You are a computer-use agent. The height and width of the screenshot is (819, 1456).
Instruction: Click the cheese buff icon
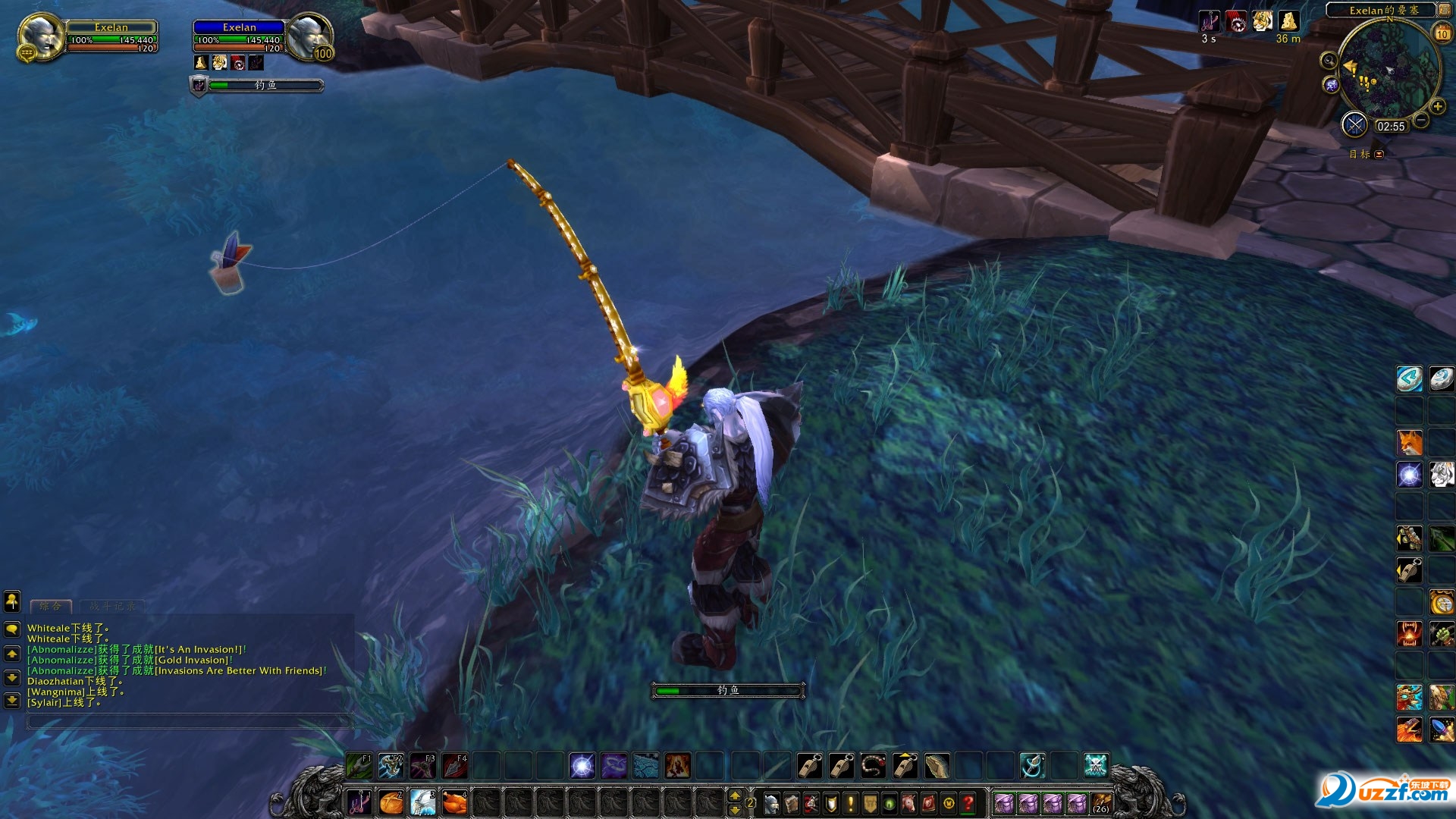click(x=1288, y=20)
